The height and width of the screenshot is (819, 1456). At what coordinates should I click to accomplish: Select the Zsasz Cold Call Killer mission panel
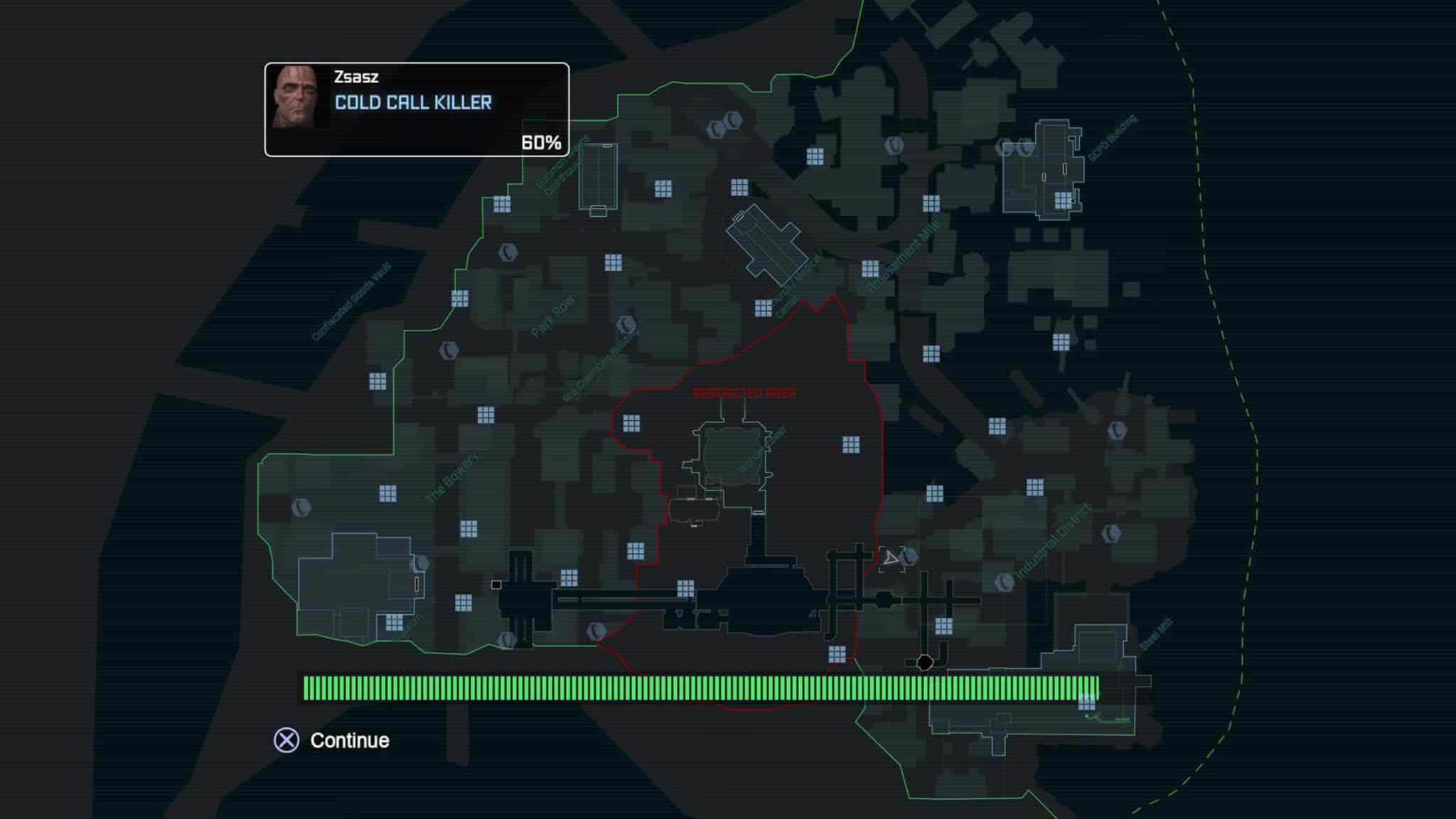[x=417, y=109]
